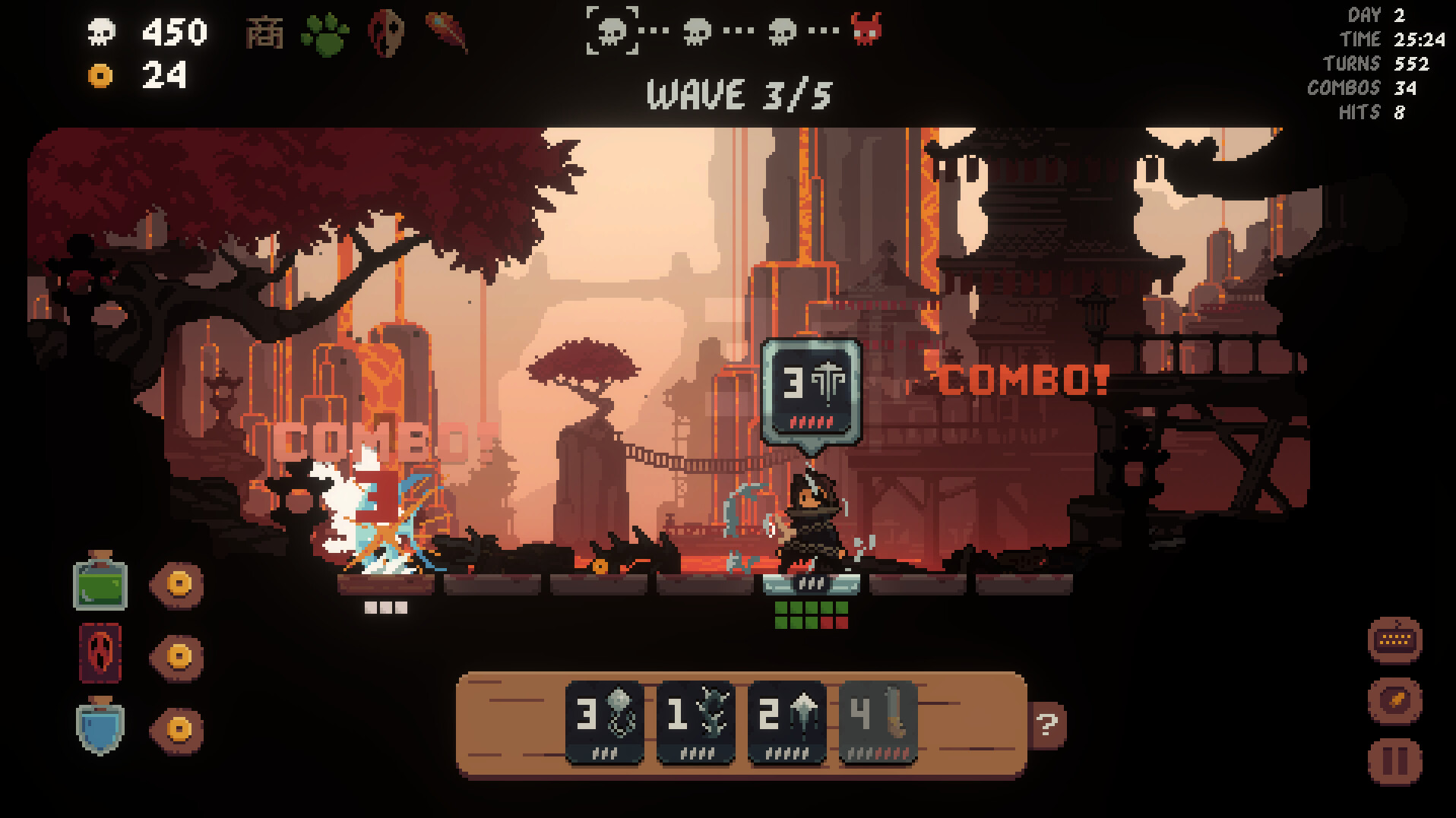This screenshot has width=1456, height=818.
Task: Click the green-red health bar under the hero
Action: [x=812, y=615]
